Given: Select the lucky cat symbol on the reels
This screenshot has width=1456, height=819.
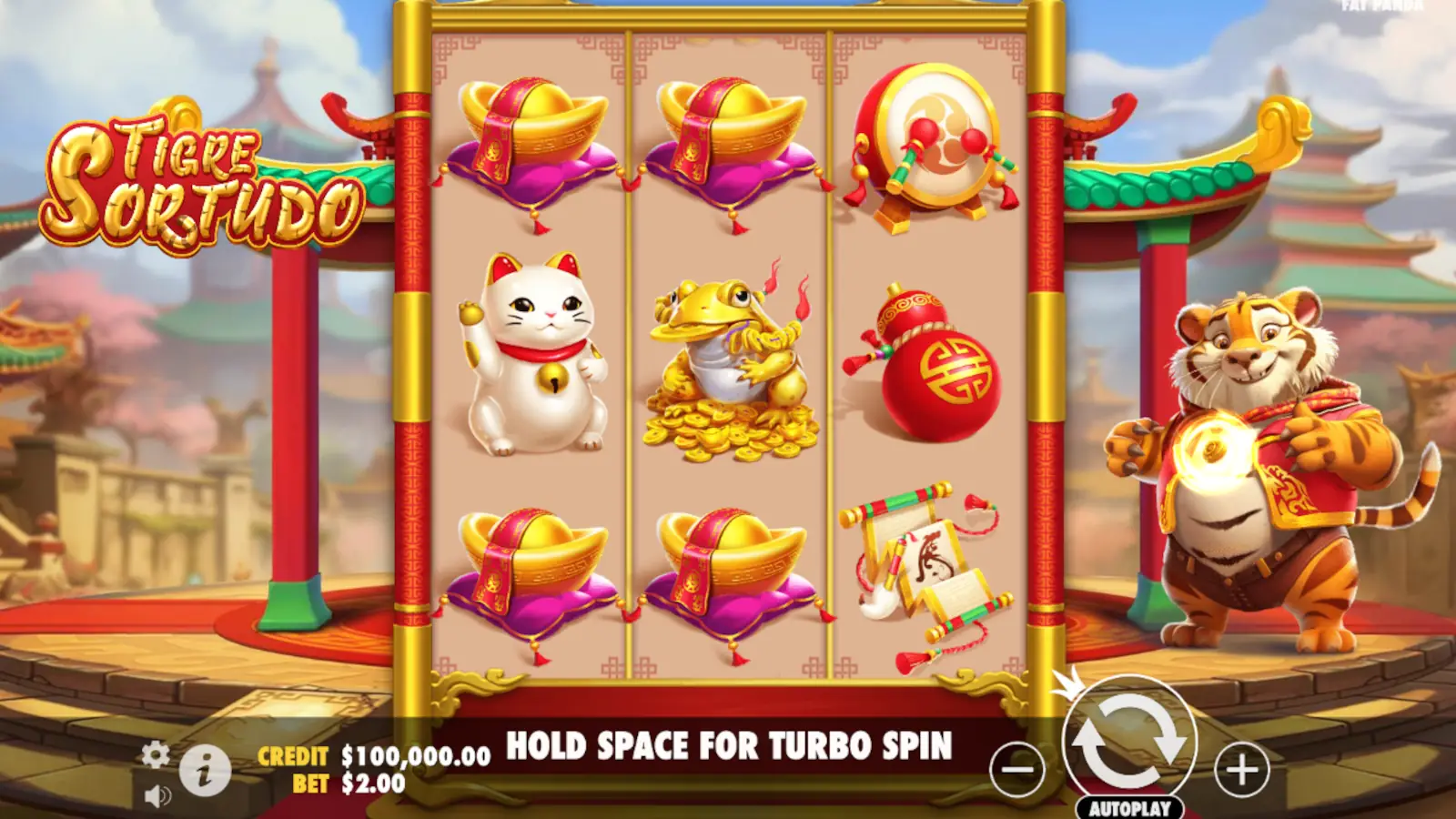Looking at the screenshot, I should pos(532,355).
